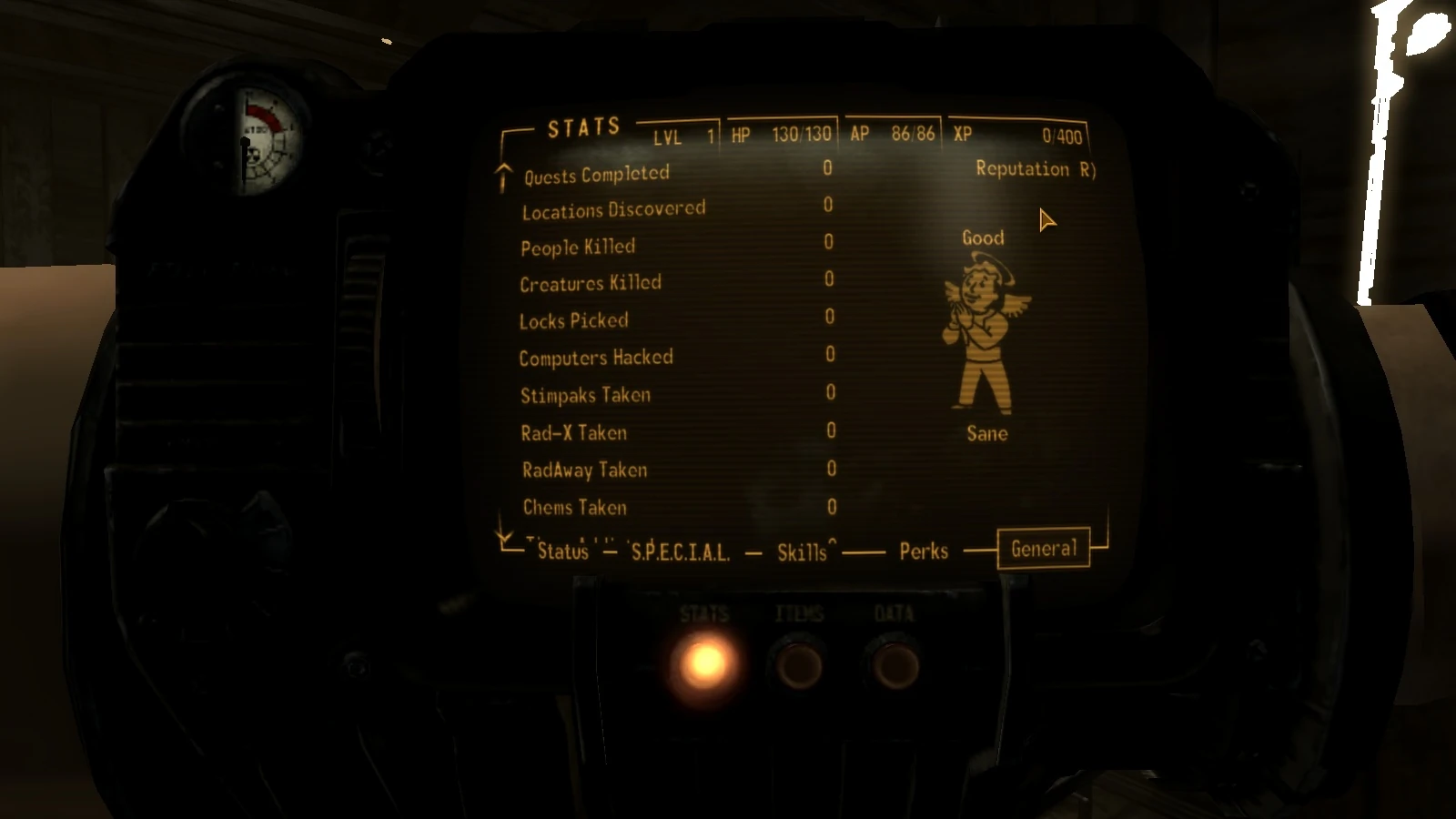Open the Perks page
Image resolution: width=1456 pixels, height=819 pixels.
922,551
